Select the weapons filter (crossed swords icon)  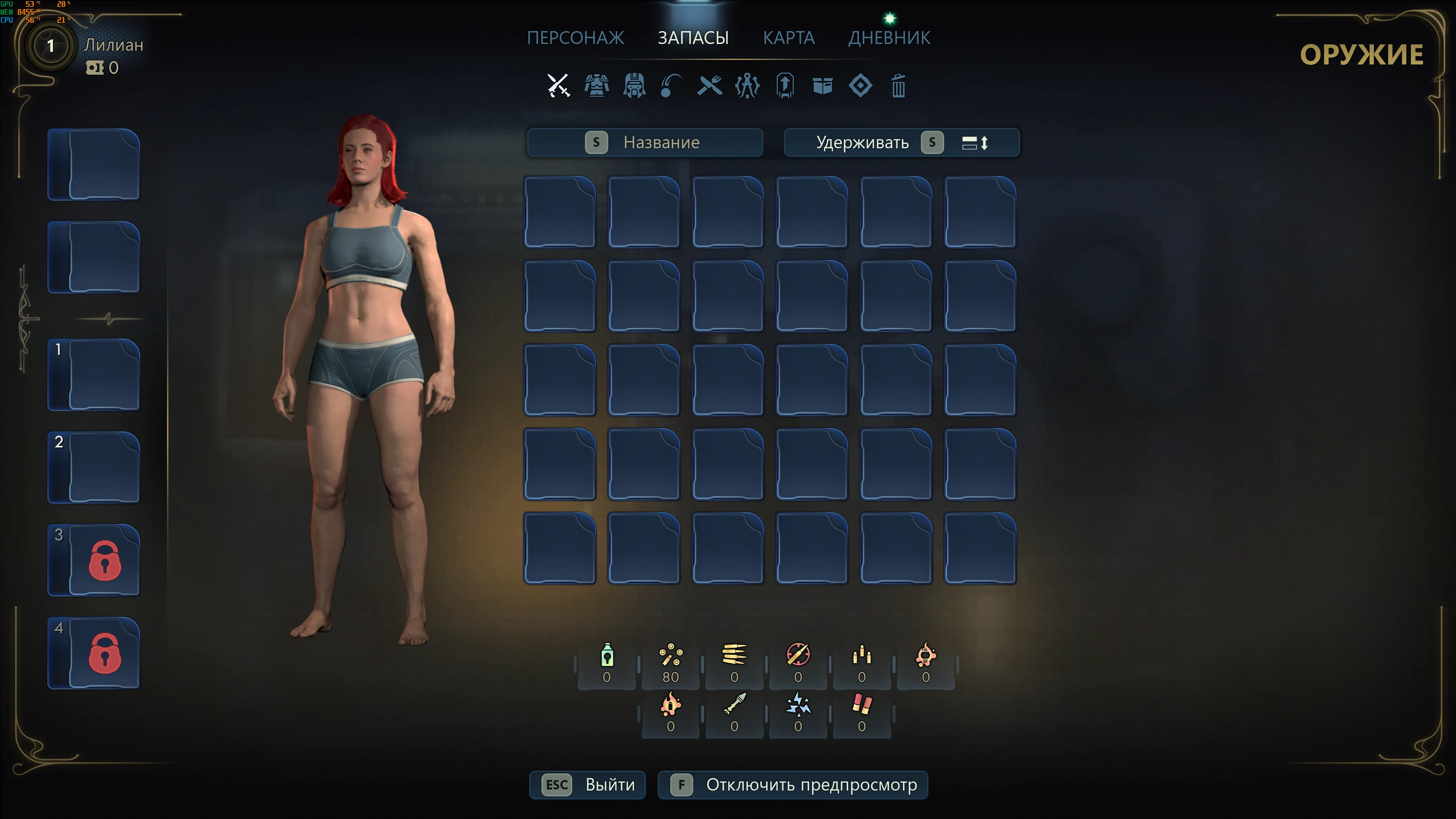coord(558,86)
